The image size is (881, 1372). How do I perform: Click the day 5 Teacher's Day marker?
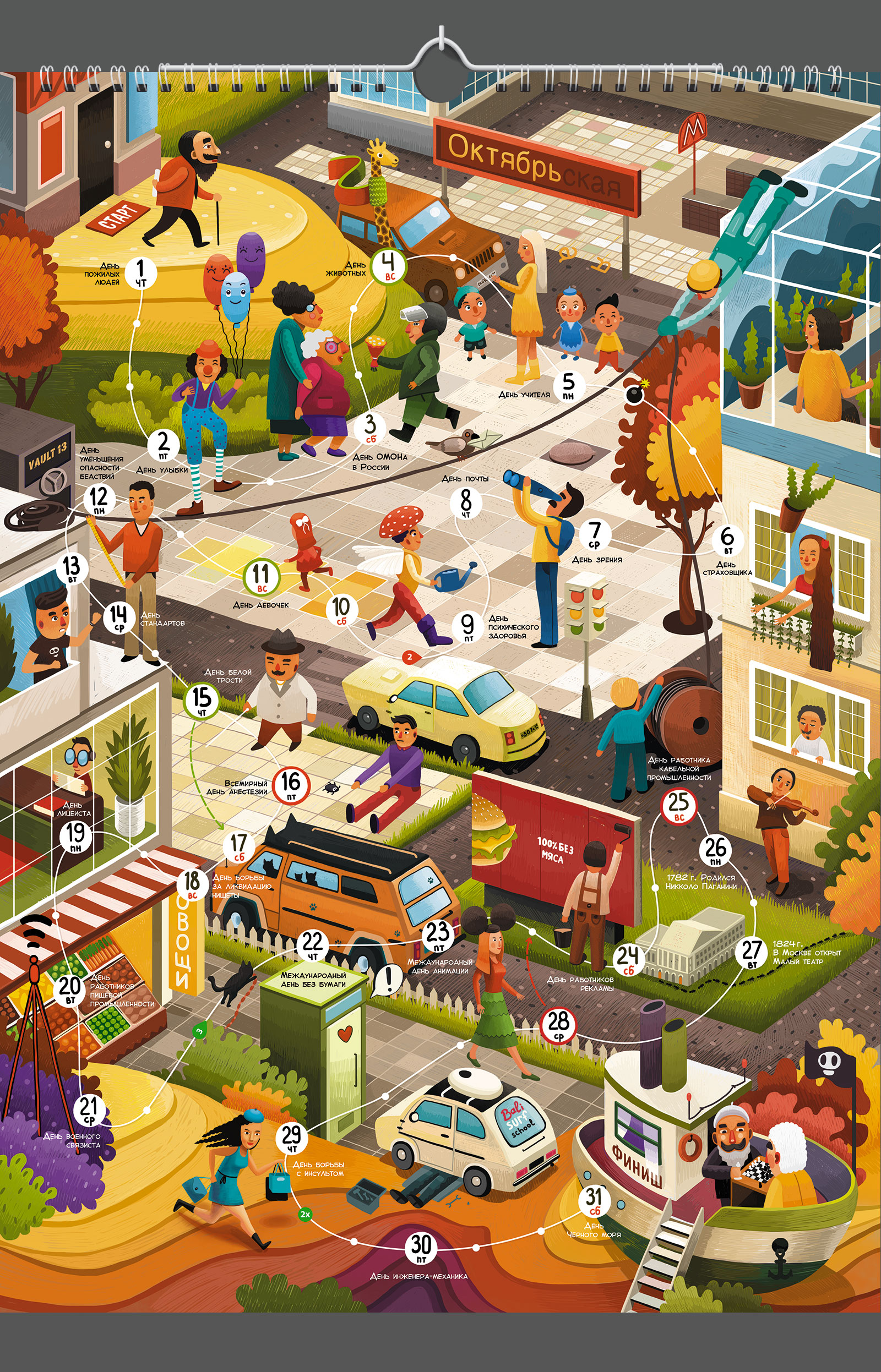click(x=568, y=385)
